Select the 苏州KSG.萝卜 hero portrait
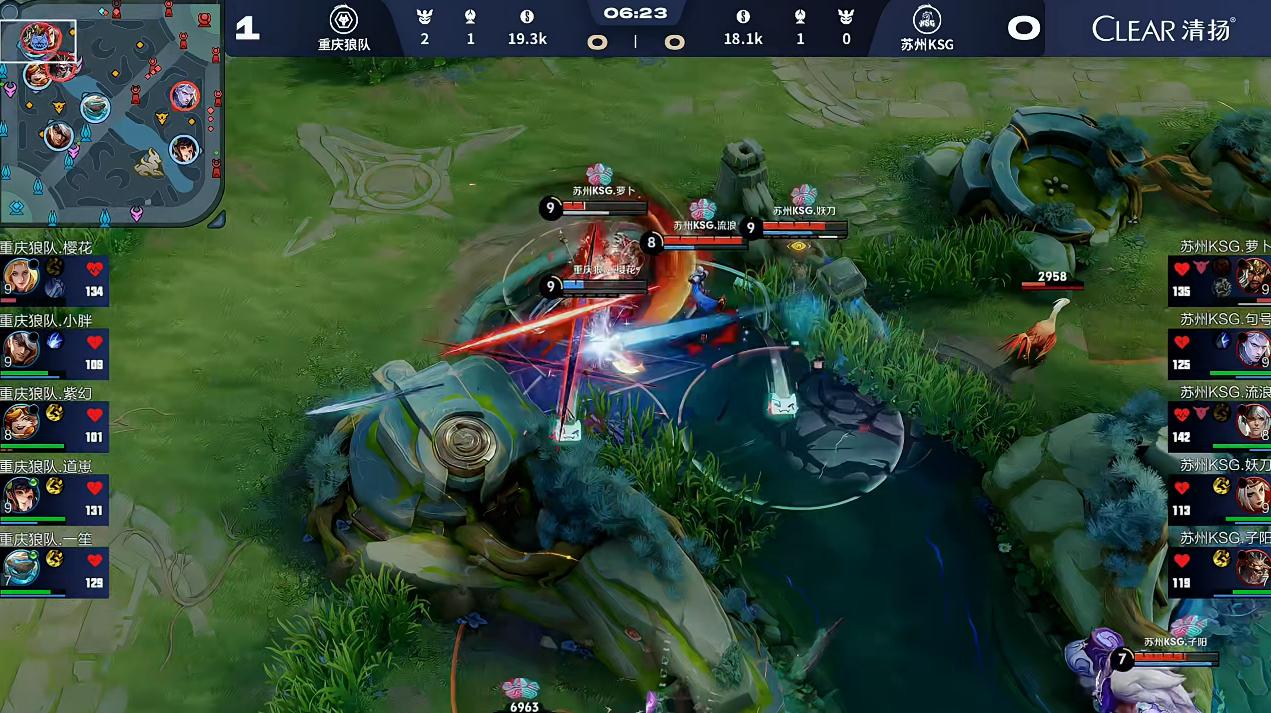Viewport: 1271px width, 713px height. coord(1252,276)
